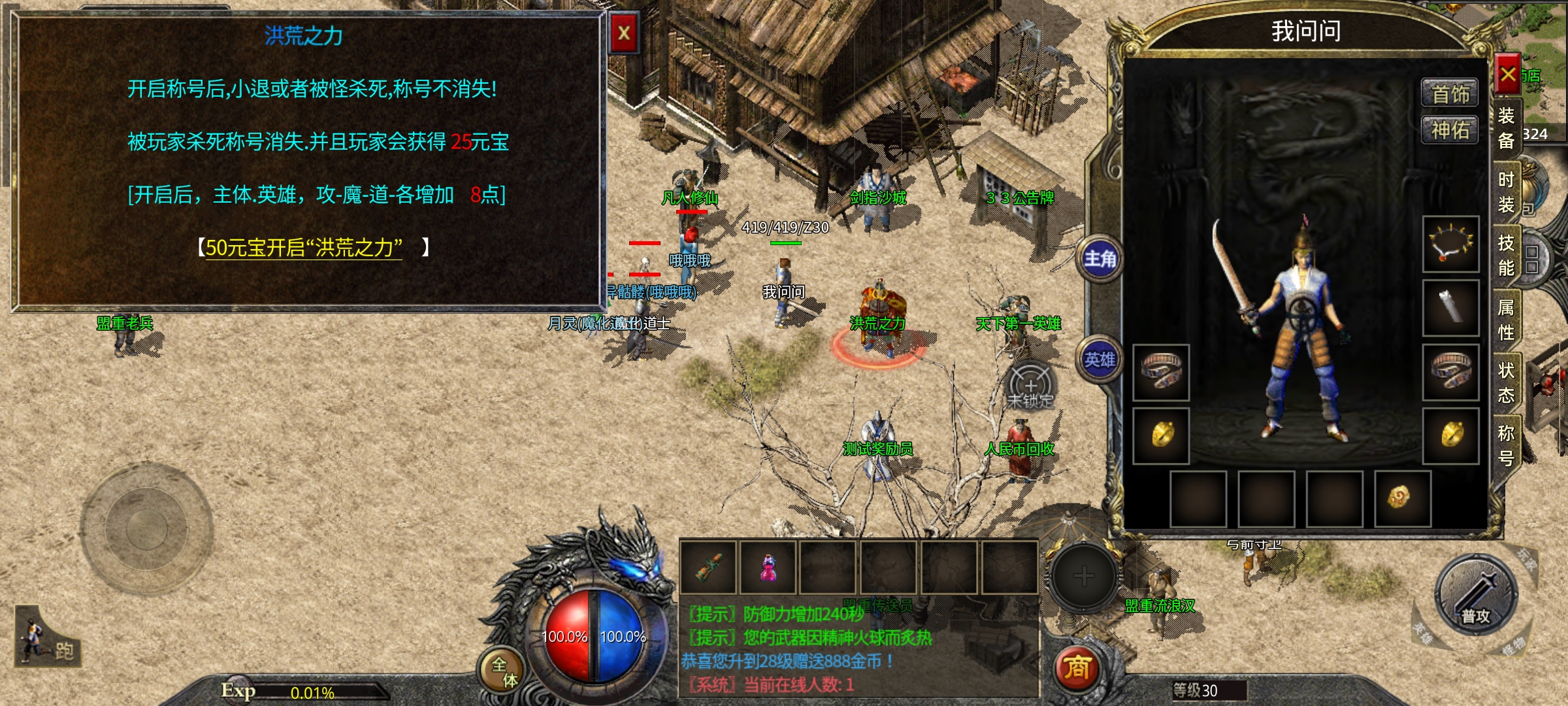Use the pink potion in hotbar

point(768,567)
